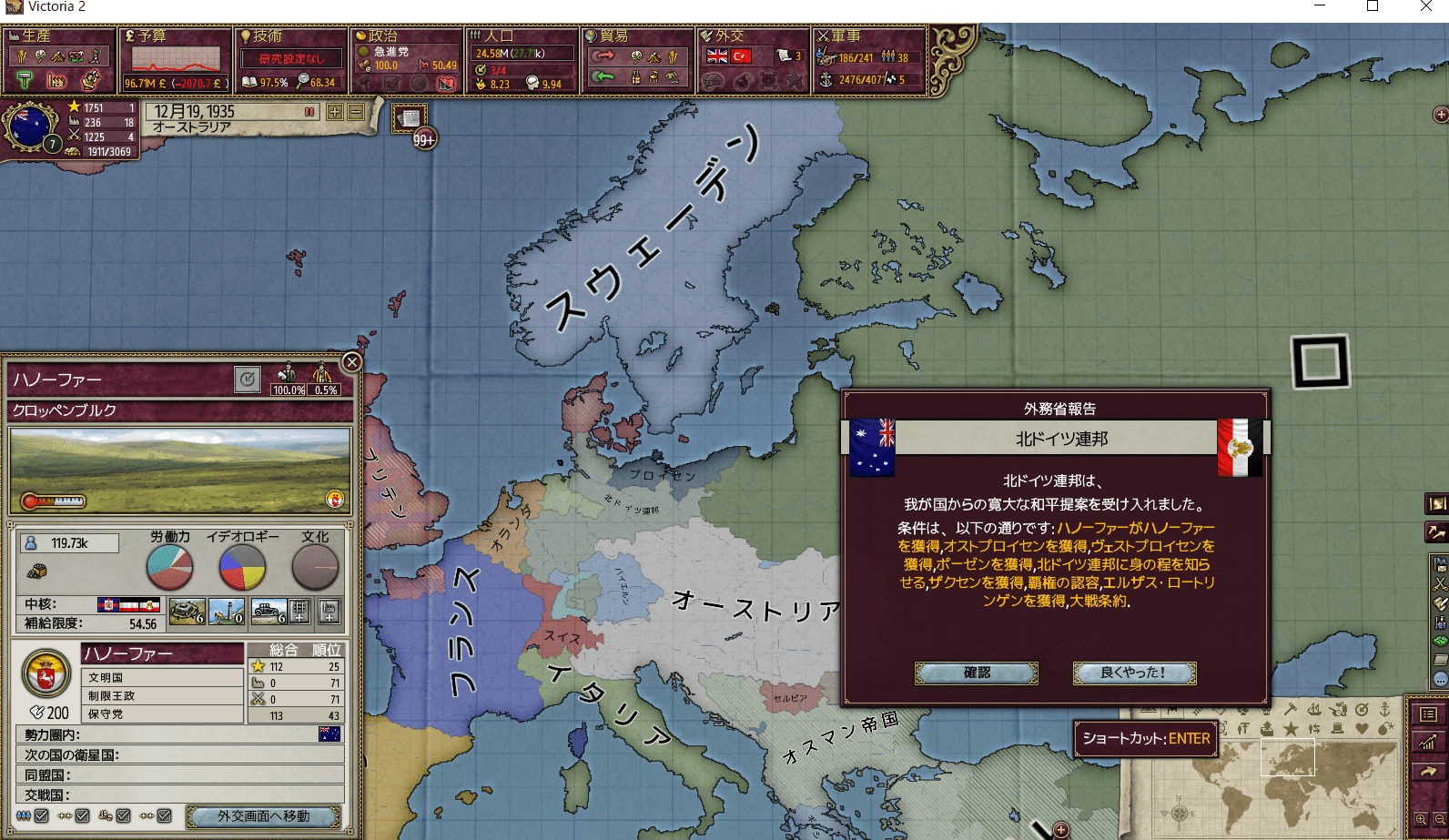Select the Australia flag emblem

tap(30, 127)
